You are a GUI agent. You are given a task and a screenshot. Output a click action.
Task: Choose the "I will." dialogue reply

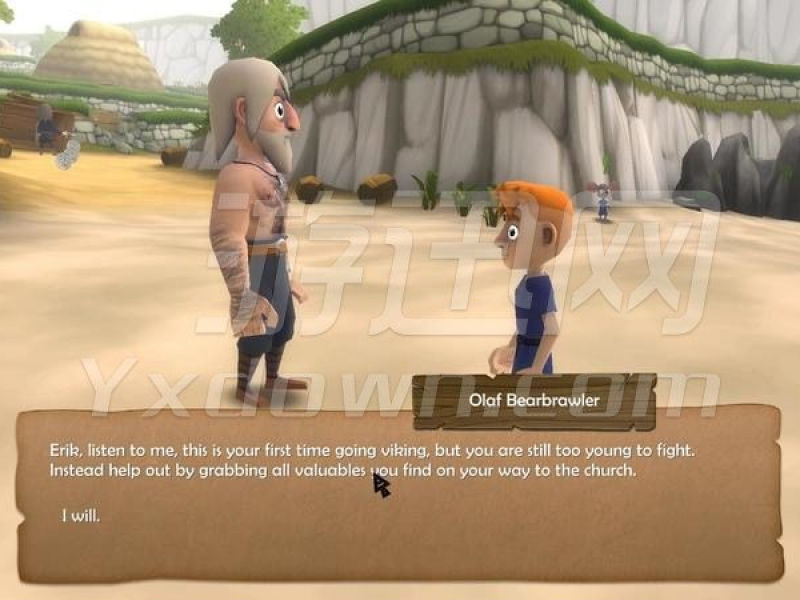81,516
